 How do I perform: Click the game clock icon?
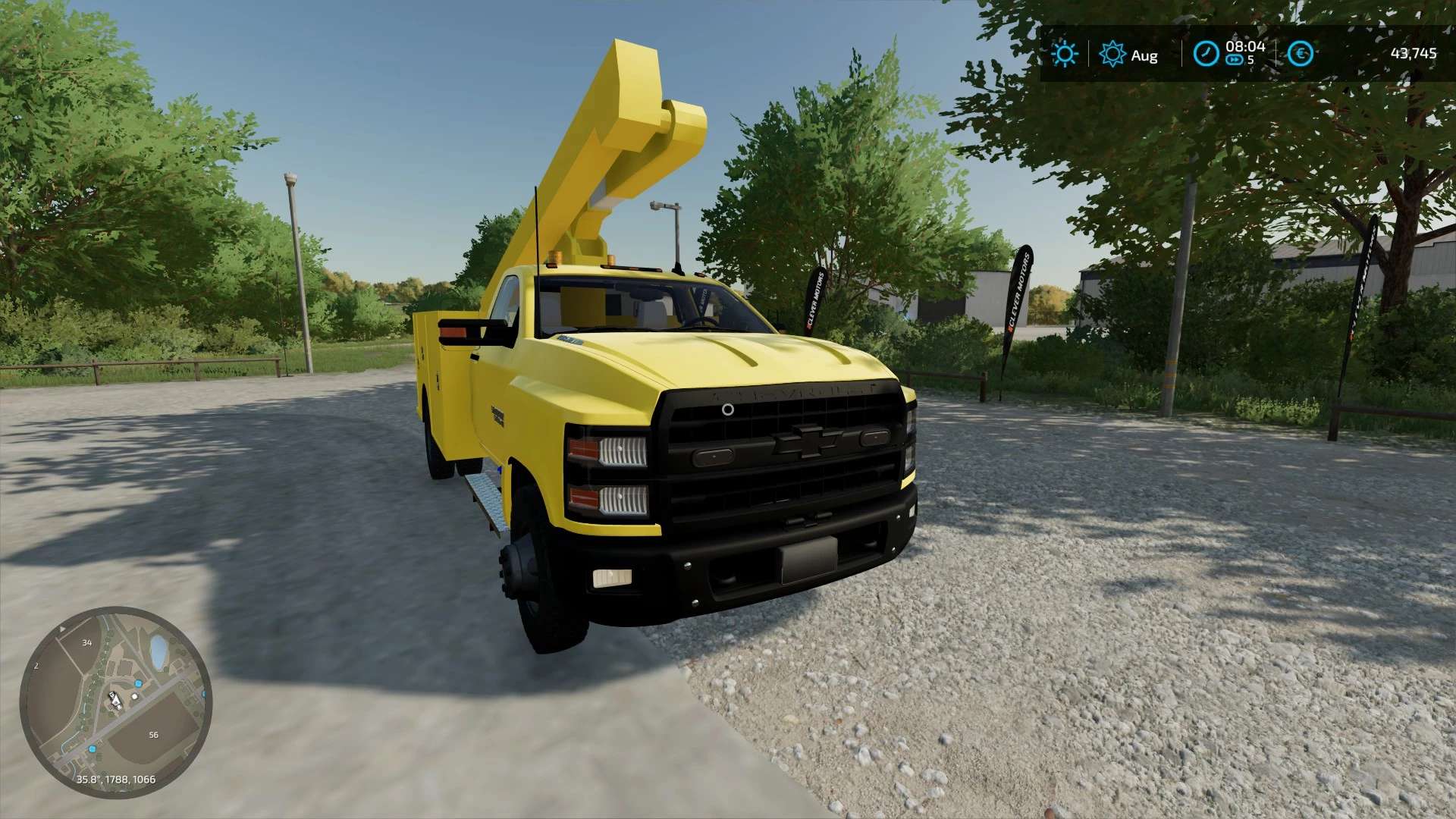(1205, 54)
